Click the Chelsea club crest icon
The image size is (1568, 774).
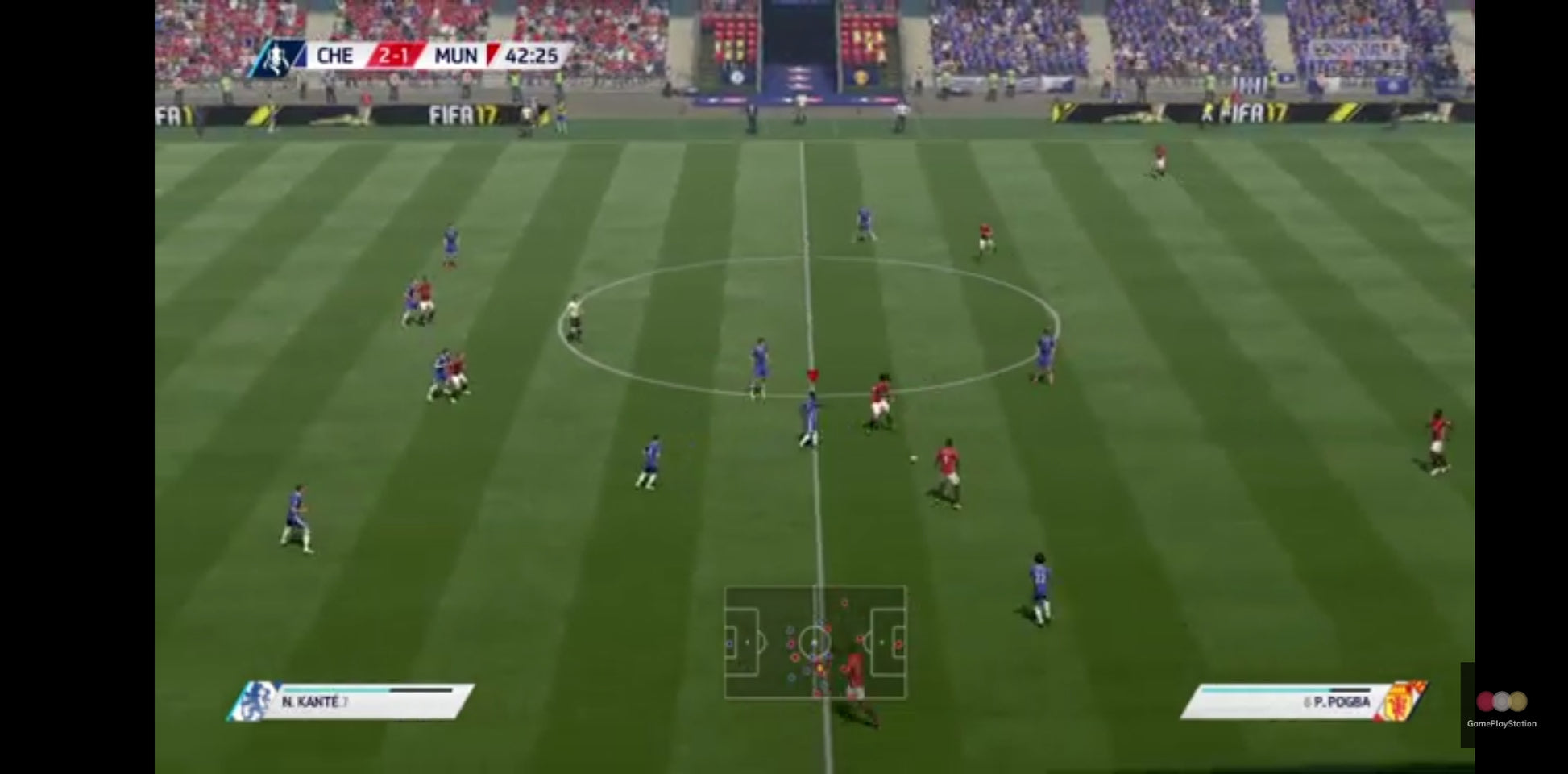tap(256, 701)
